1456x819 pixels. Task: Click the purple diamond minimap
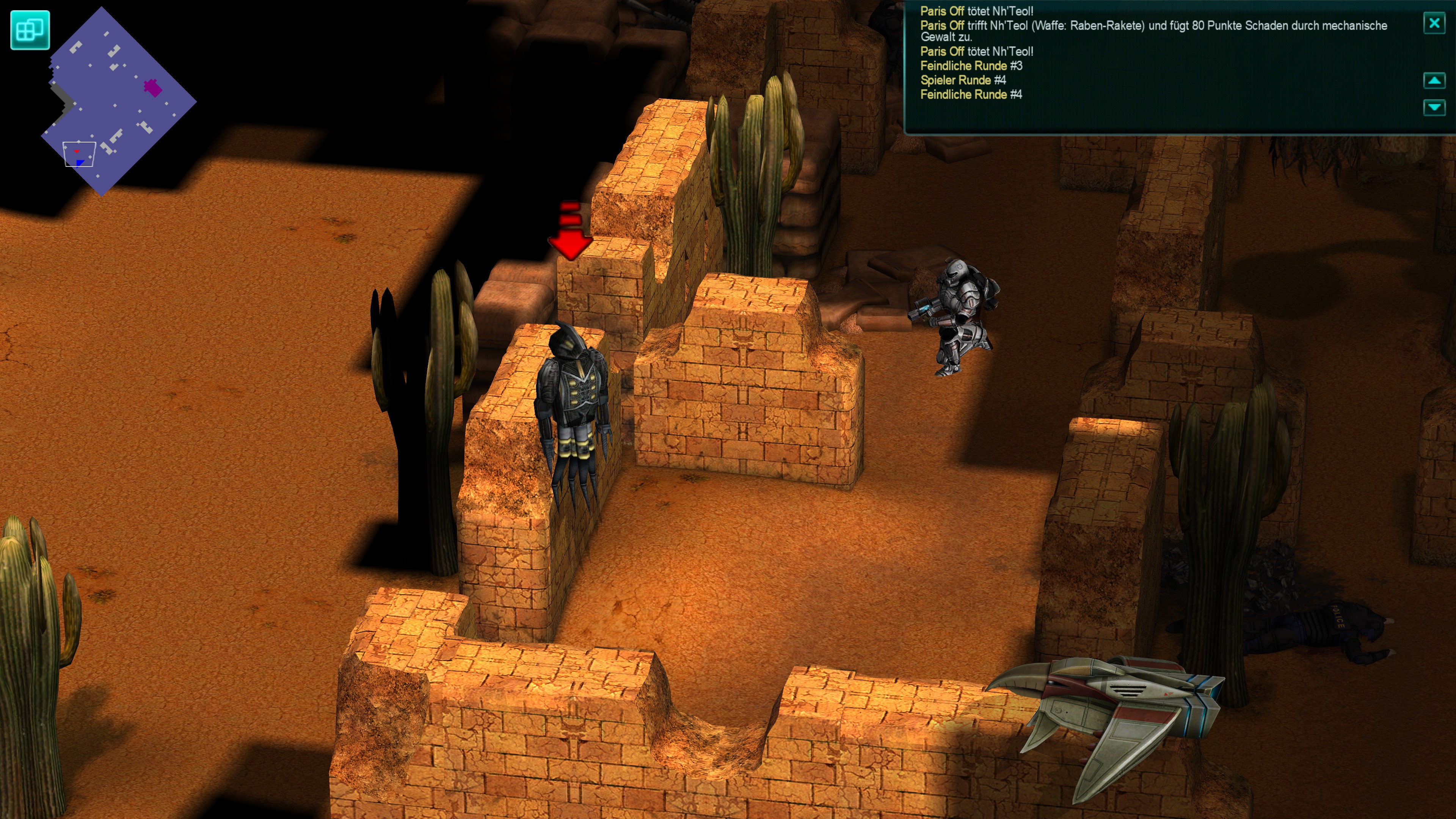tap(119, 102)
